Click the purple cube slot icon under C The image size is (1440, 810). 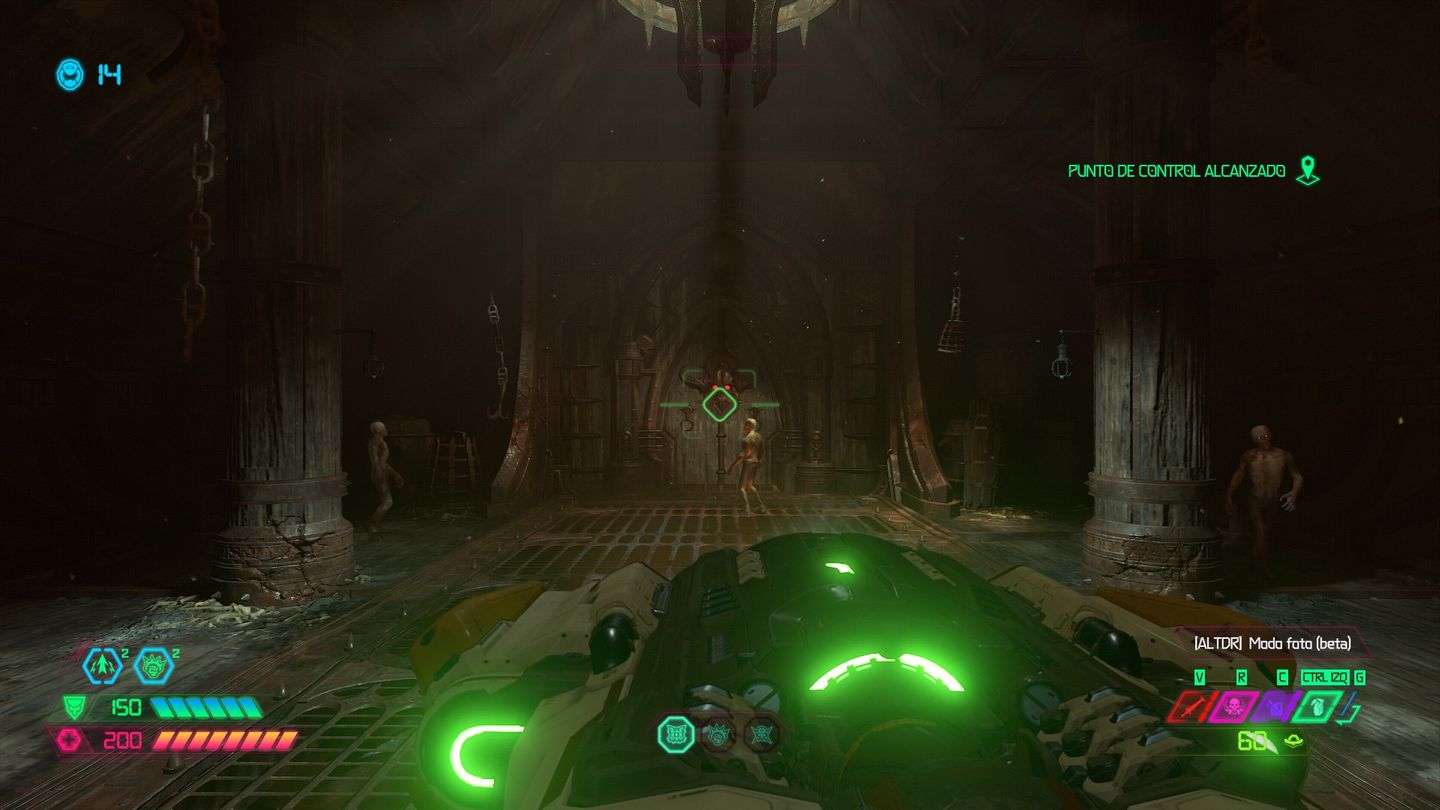pos(1275,707)
